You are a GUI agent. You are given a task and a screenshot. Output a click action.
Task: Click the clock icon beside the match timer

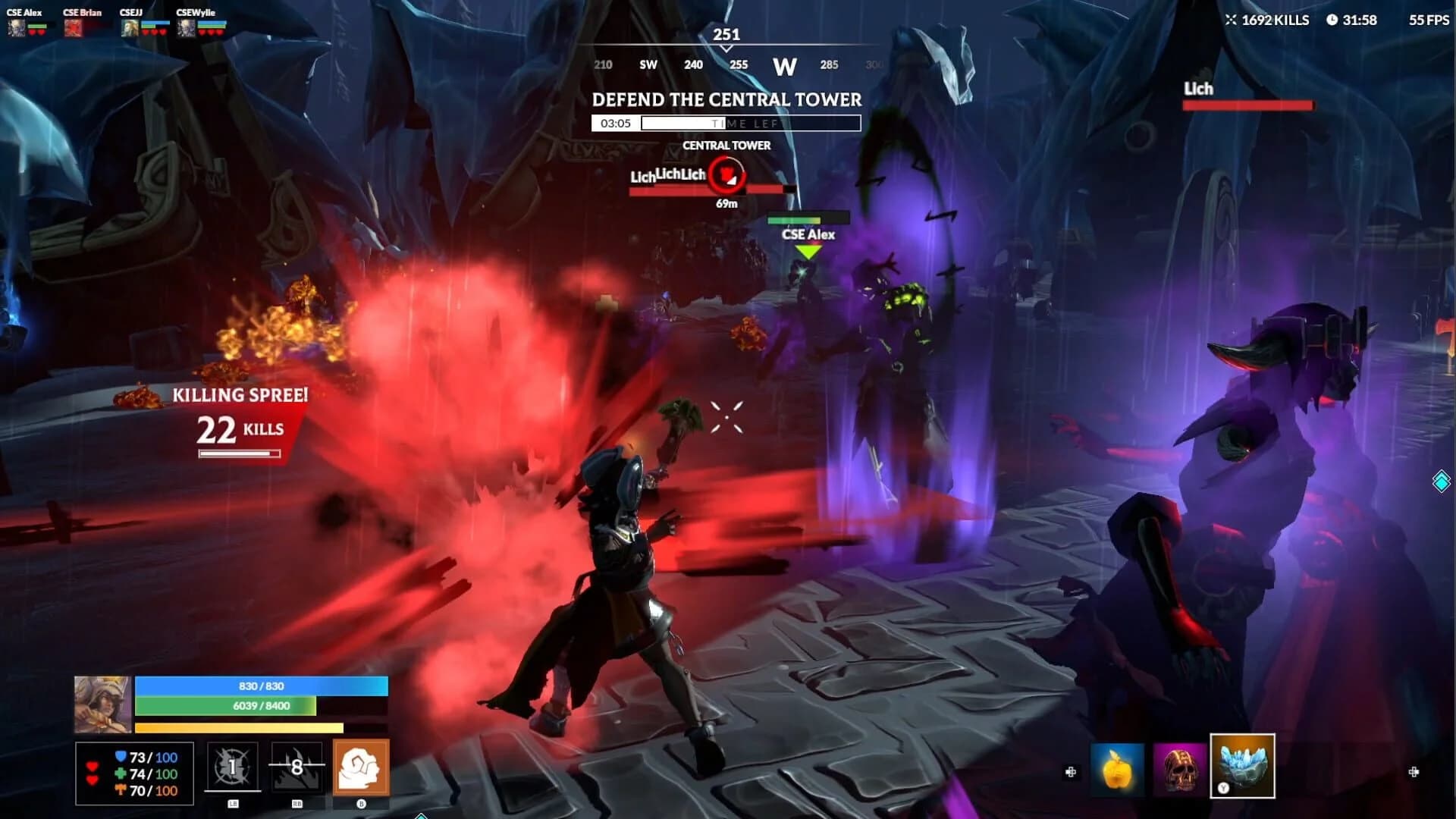pyautogui.click(x=1334, y=20)
